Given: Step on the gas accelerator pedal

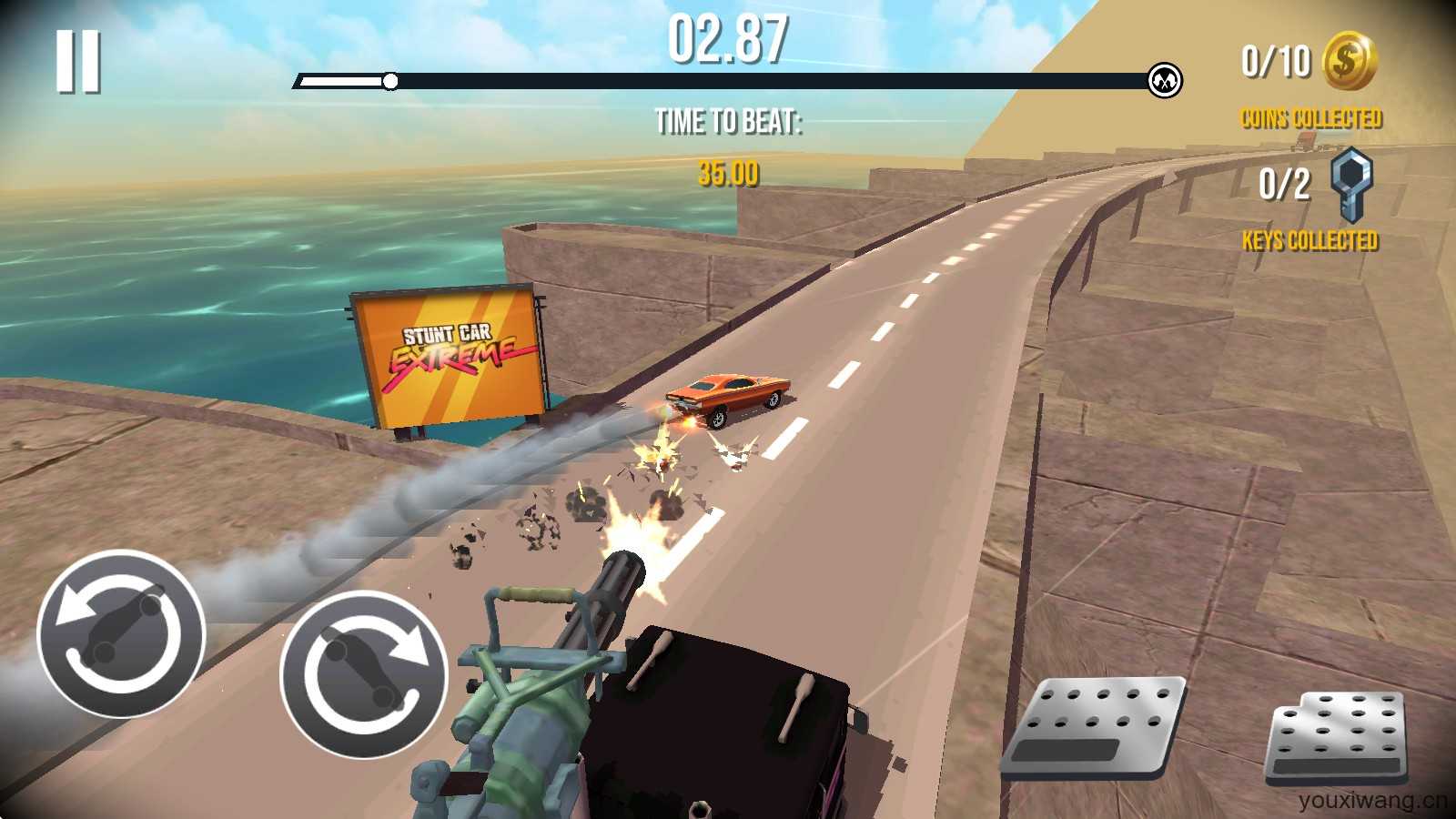Looking at the screenshot, I should 1337,738.
